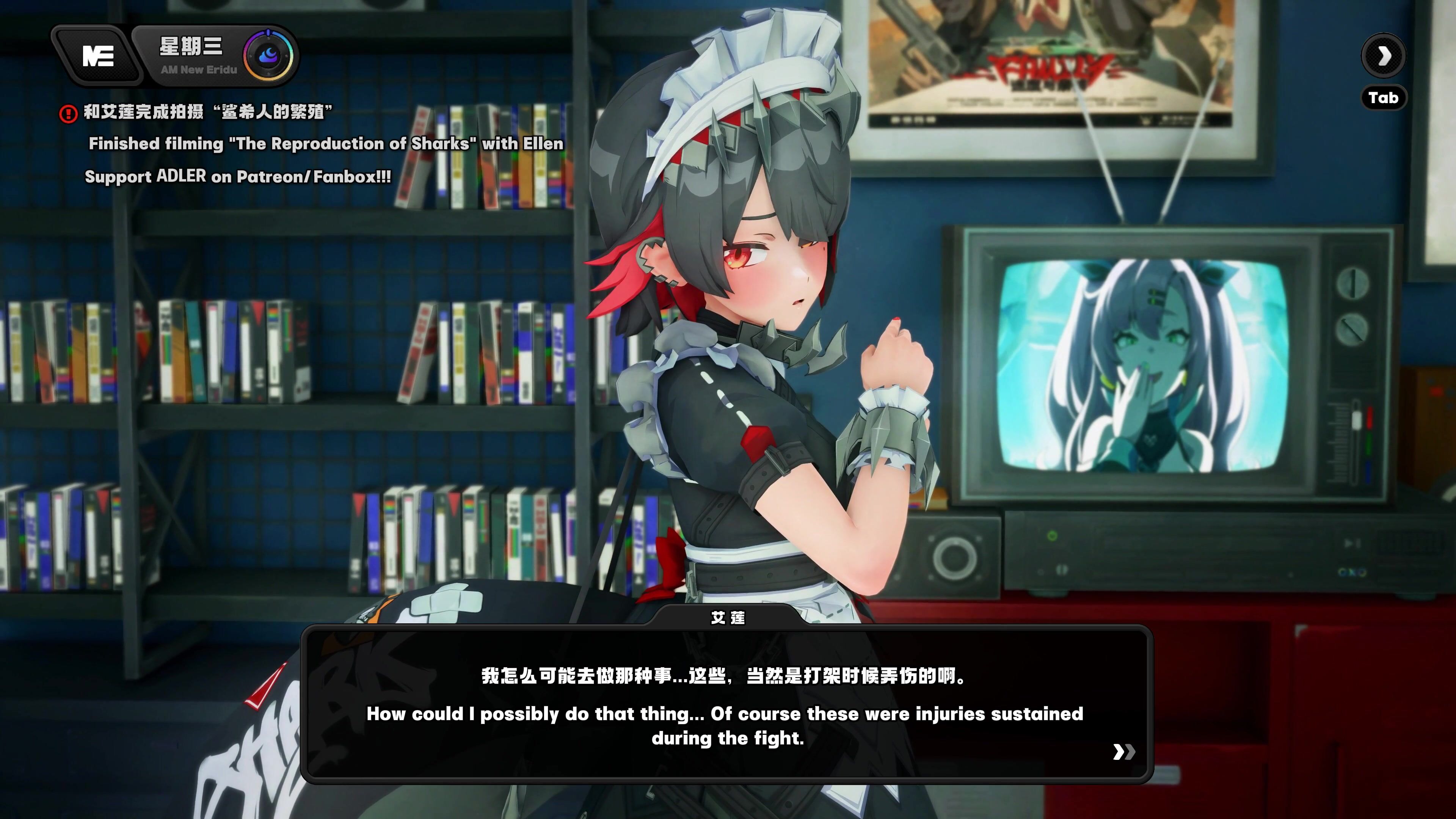Select the red exclamation quest tracker
The width and height of the screenshot is (1456, 819).
(x=68, y=114)
